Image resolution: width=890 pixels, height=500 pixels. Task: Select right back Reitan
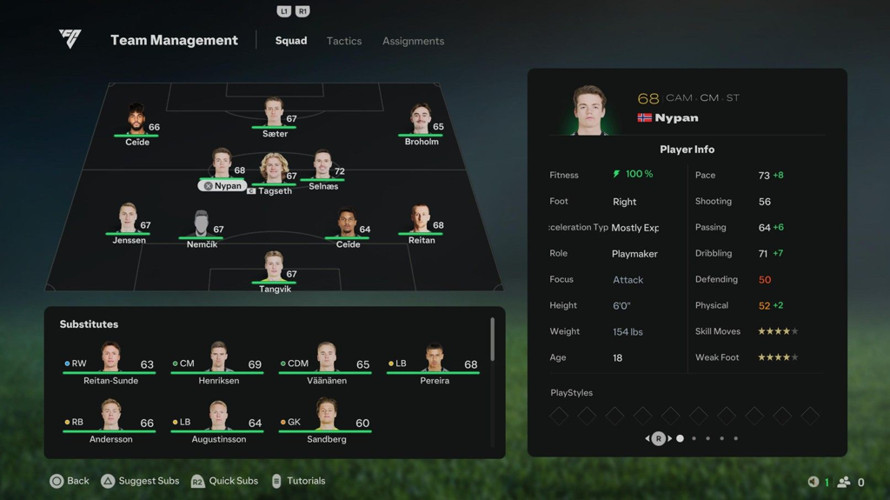pos(421,223)
